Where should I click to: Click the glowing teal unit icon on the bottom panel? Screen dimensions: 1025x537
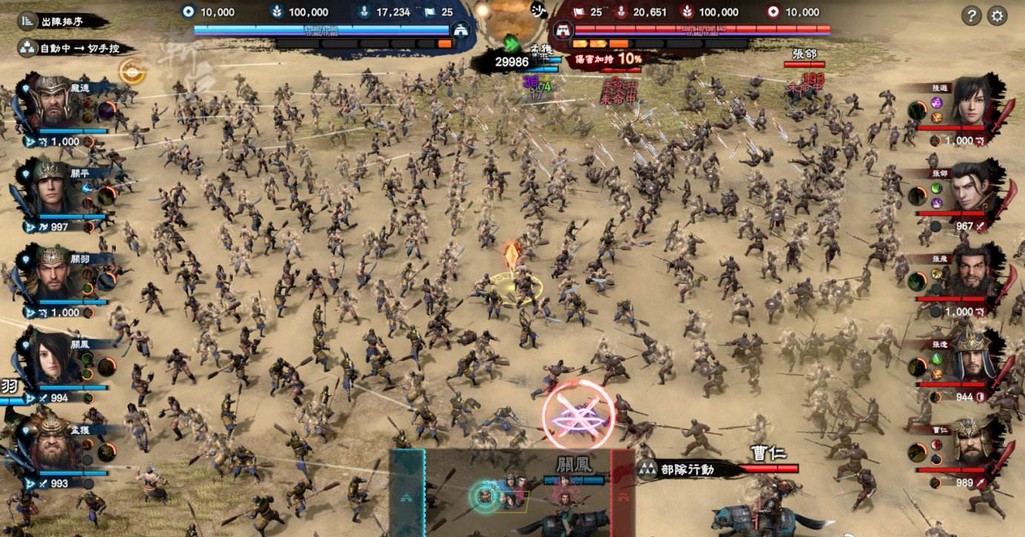[x=484, y=494]
